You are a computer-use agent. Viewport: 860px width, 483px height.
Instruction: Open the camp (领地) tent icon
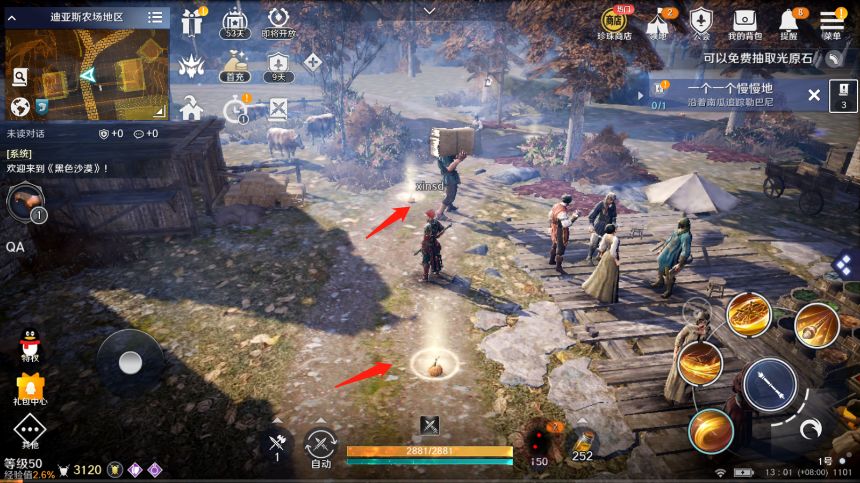tap(658, 21)
